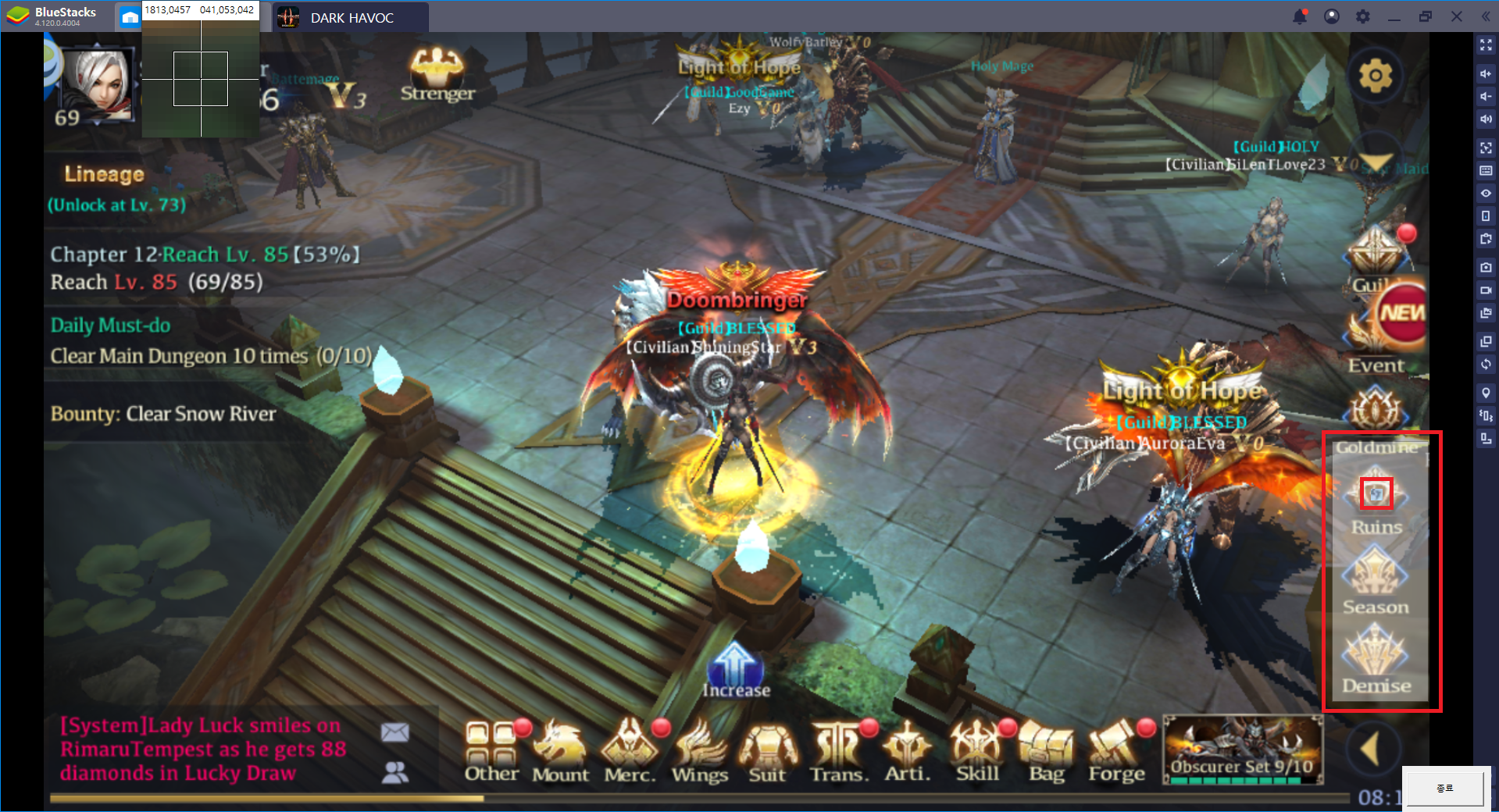Open the Merc. menu

click(x=630, y=750)
